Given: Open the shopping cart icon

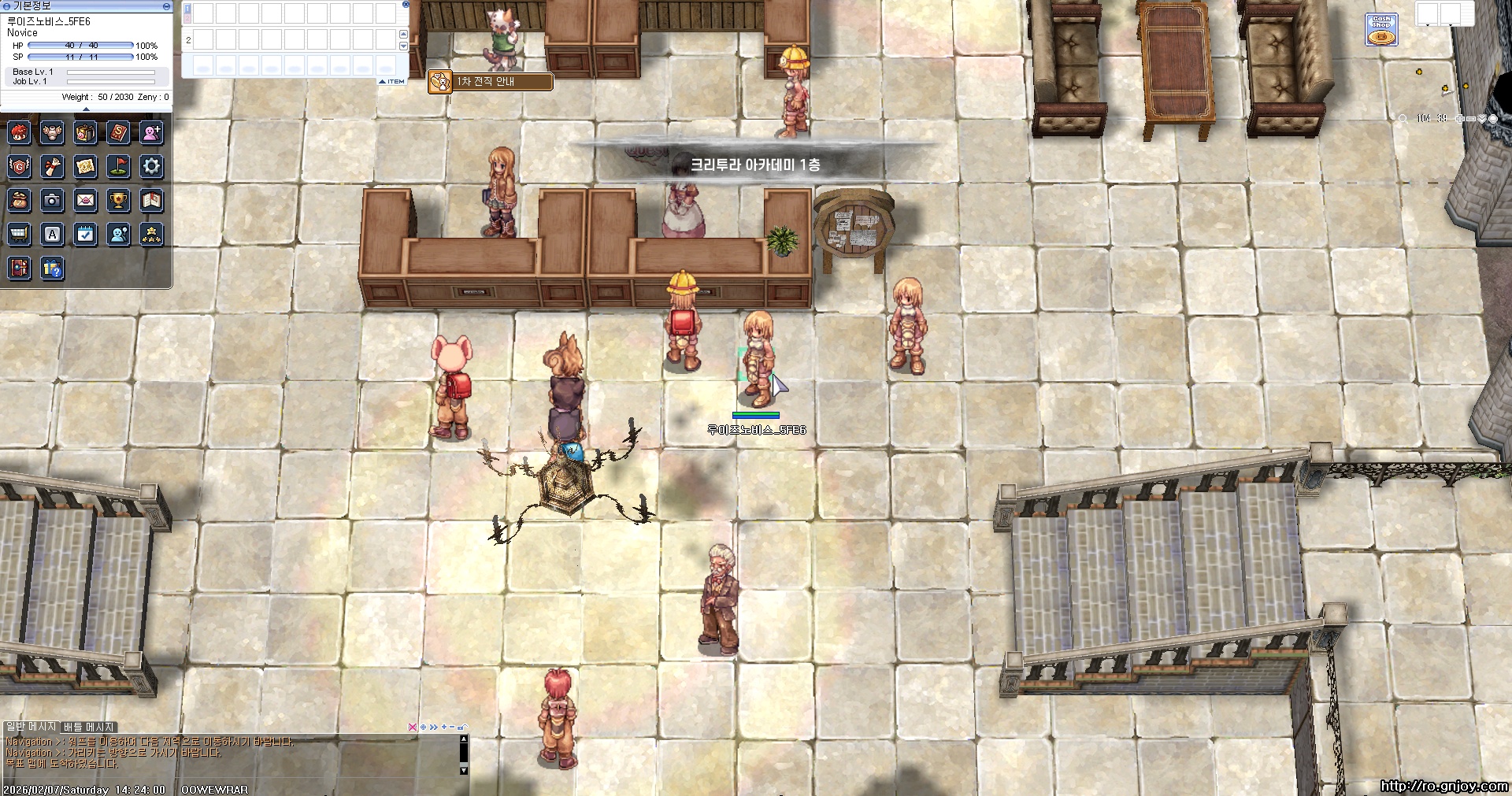Looking at the screenshot, I should click(x=20, y=235).
